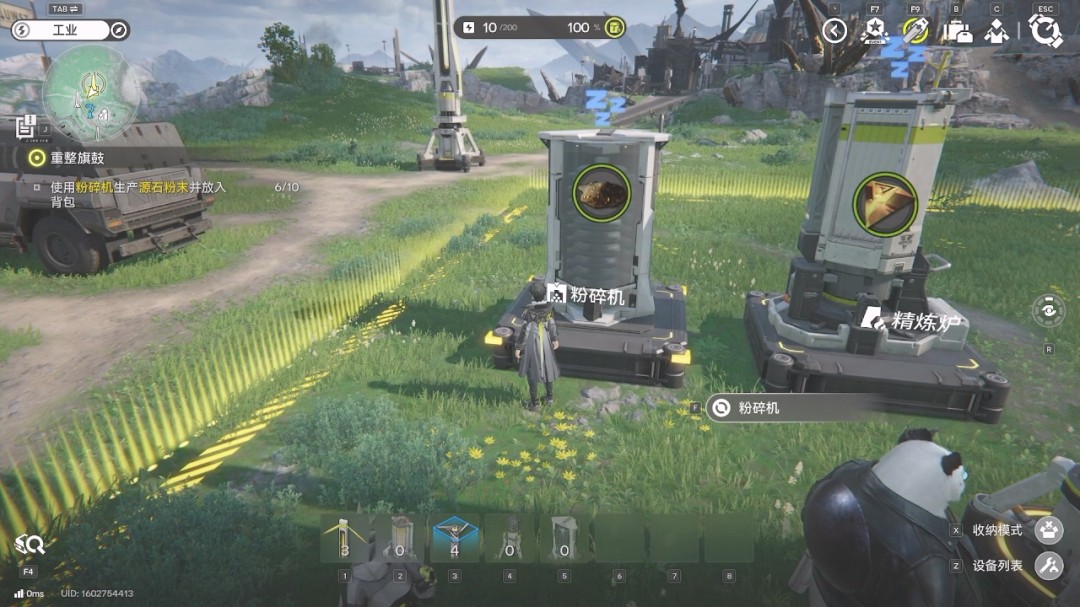The height and width of the screenshot is (607, 1080).
Task: Open the character operator icon
Action: click(996, 31)
